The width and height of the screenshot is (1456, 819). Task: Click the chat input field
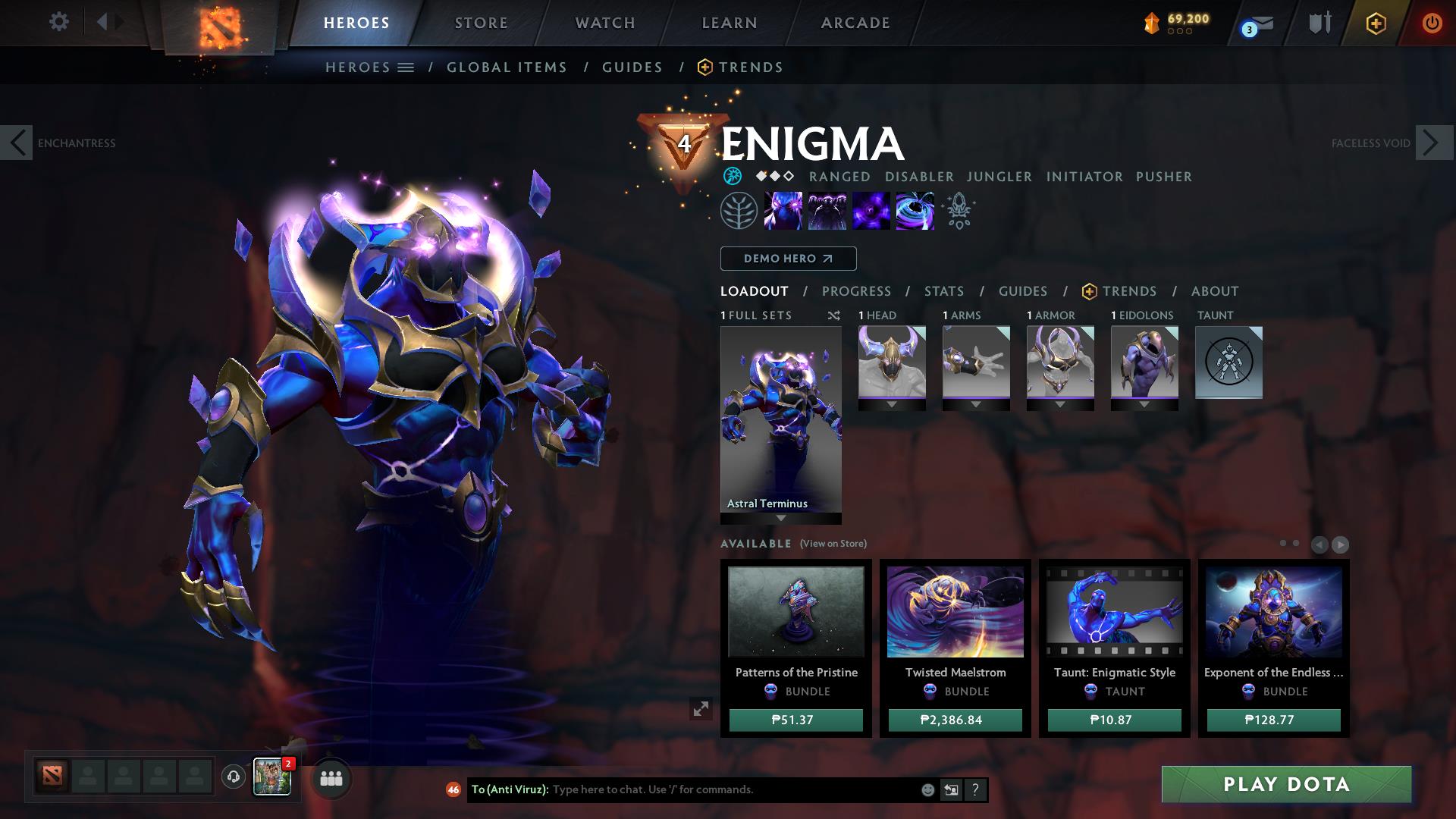click(x=728, y=789)
